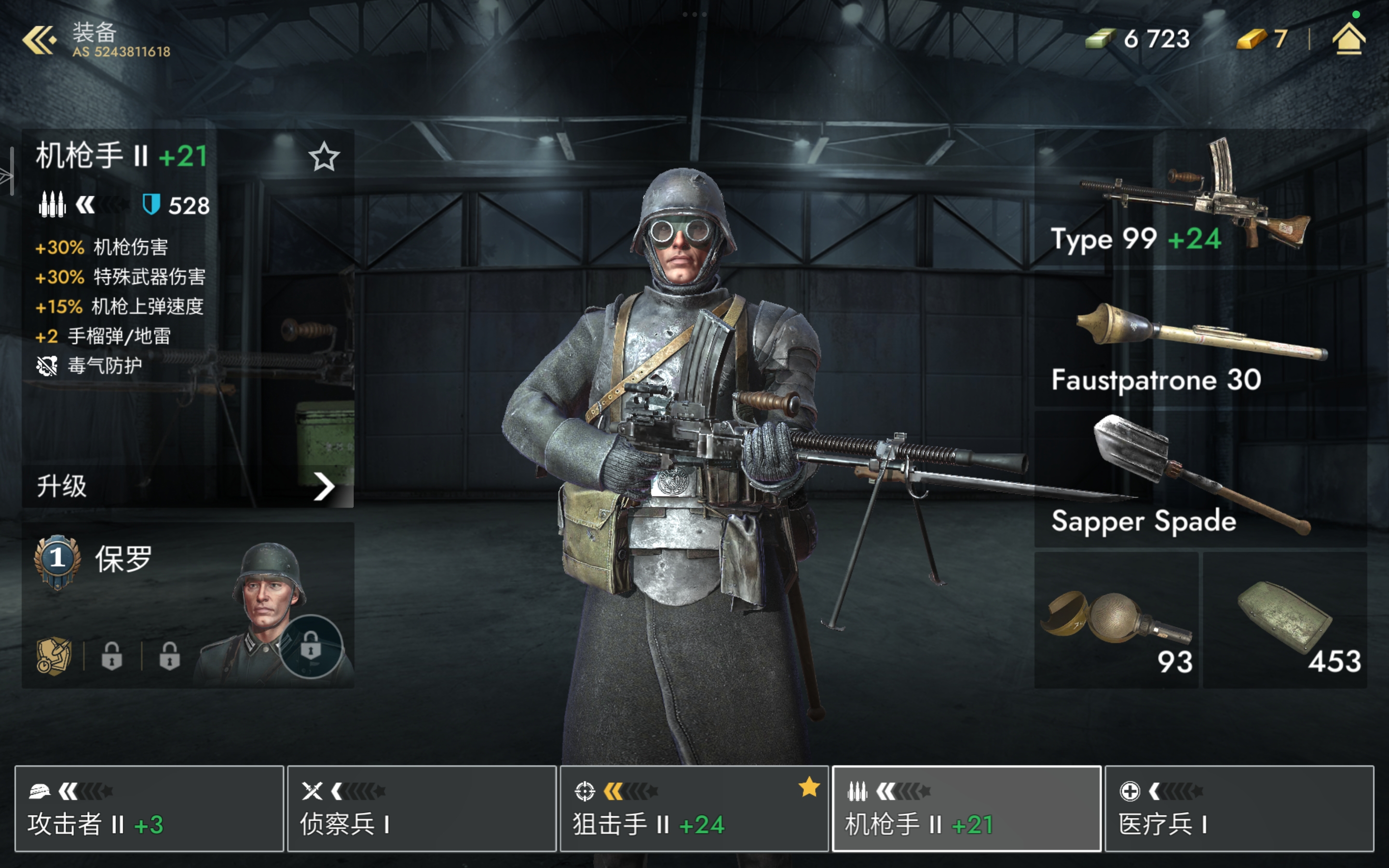1389x868 pixels.
Task: Open the grenade slot showing 93
Action: pos(1116,621)
